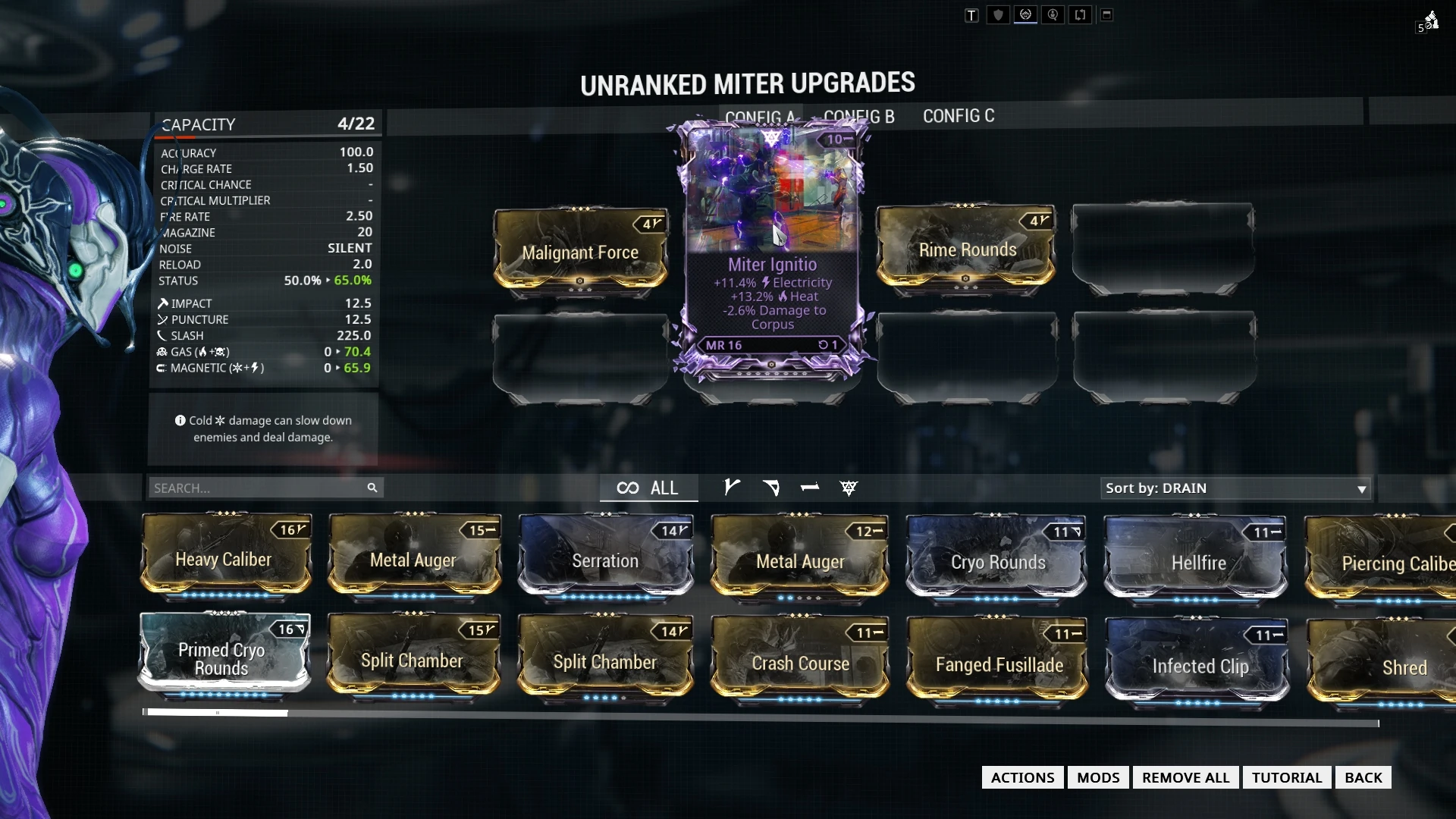Select the Vazarin polarity filter icon
1456x819 pixels.
771,488
